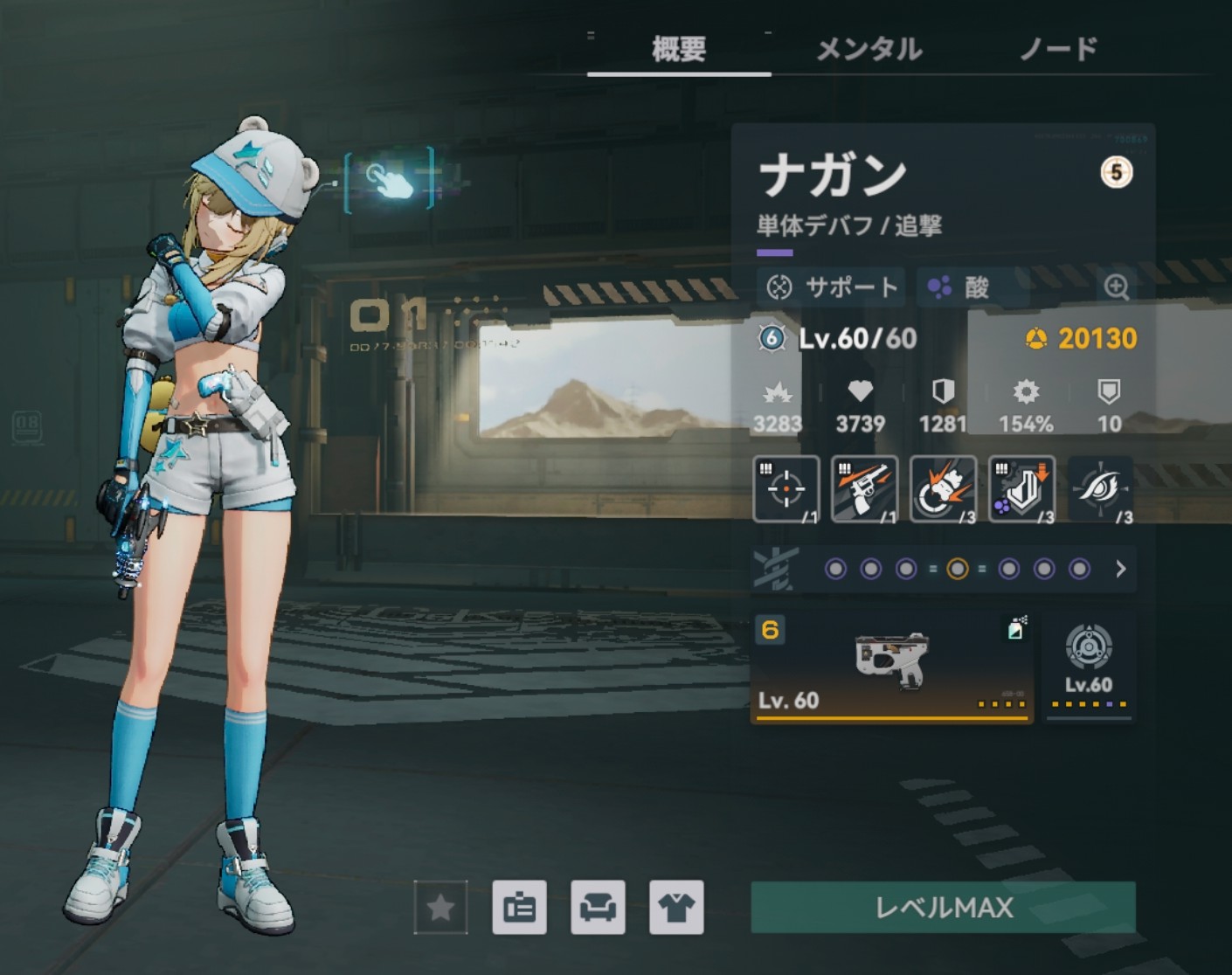Open the メンタル tab
The width and height of the screenshot is (1232, 975).
tap(869, 49)
